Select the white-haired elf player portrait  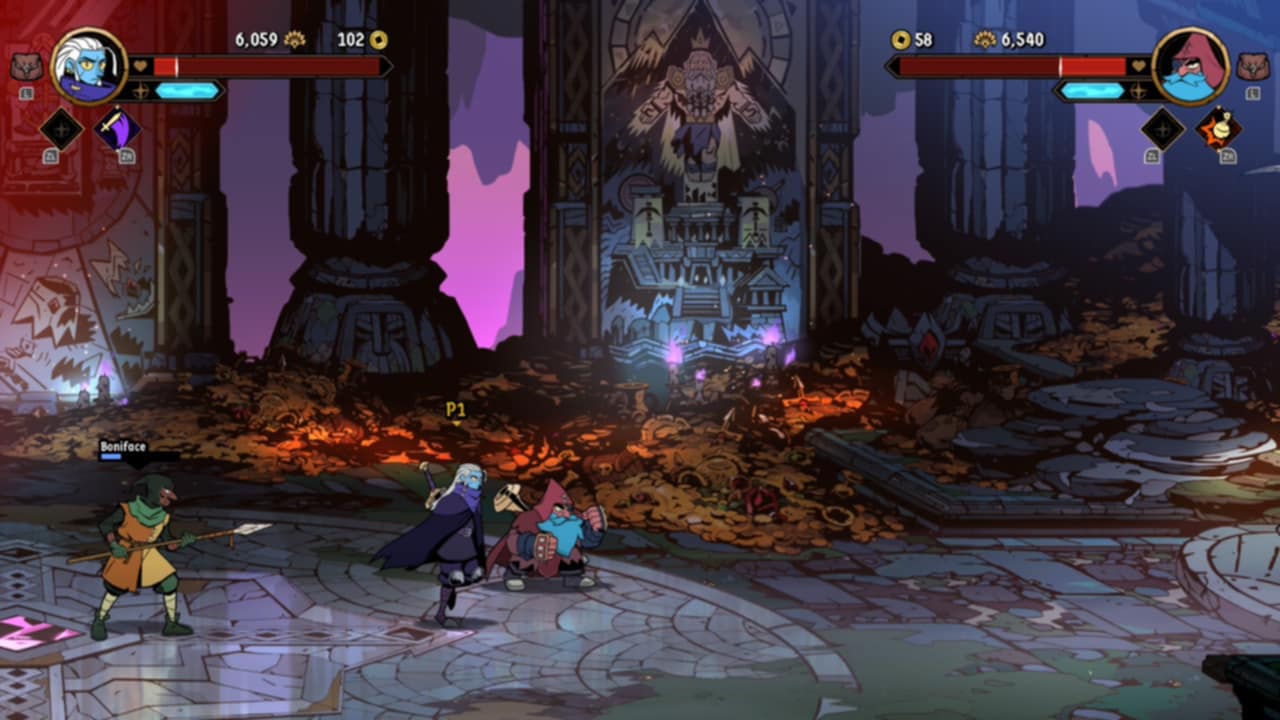[88, 66]
